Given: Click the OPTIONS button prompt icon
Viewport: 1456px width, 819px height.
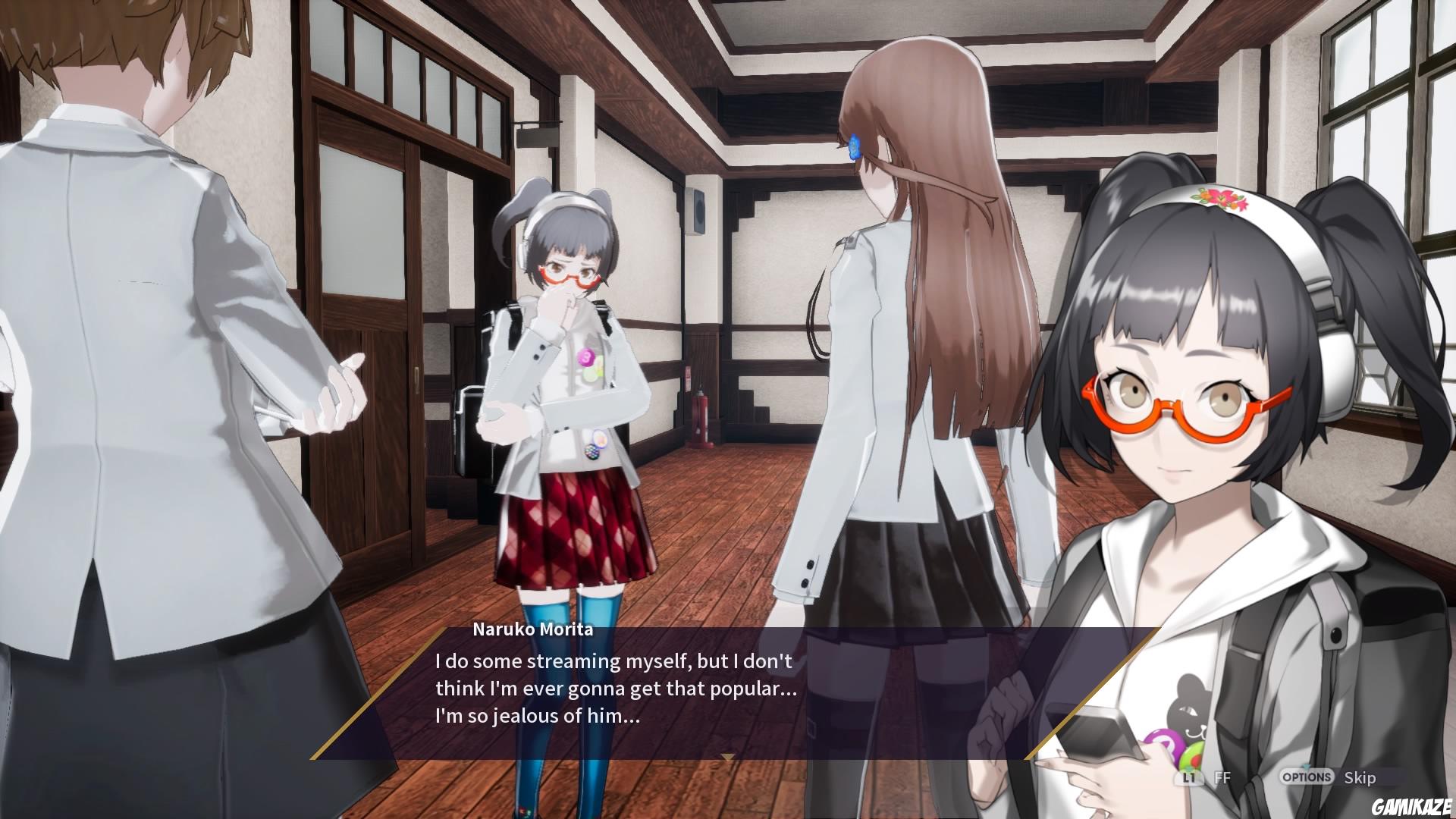Looking at the screenshot, I should pyautogui.click(x=1306, y=777).
